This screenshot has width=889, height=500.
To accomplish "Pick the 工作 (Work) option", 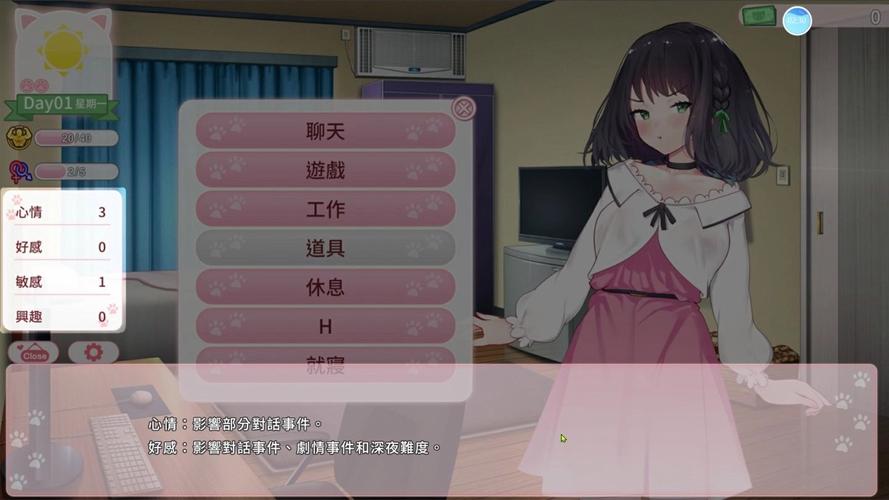I will click(x=325, y=209).
